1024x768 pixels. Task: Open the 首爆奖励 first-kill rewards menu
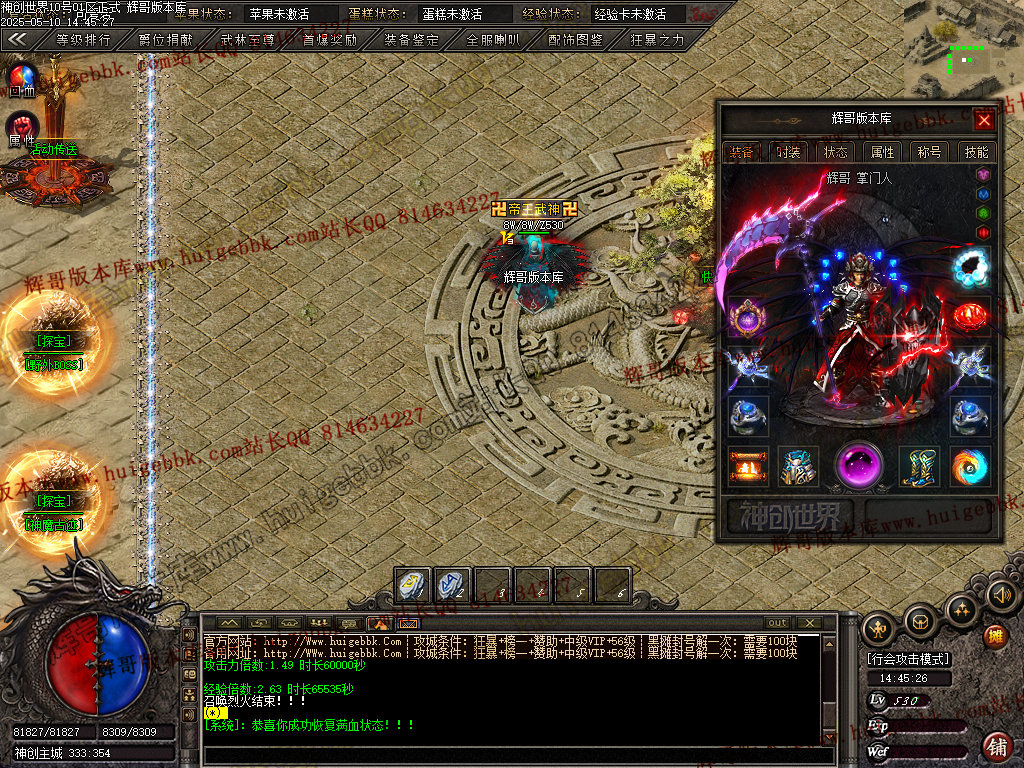click(329, 41)
